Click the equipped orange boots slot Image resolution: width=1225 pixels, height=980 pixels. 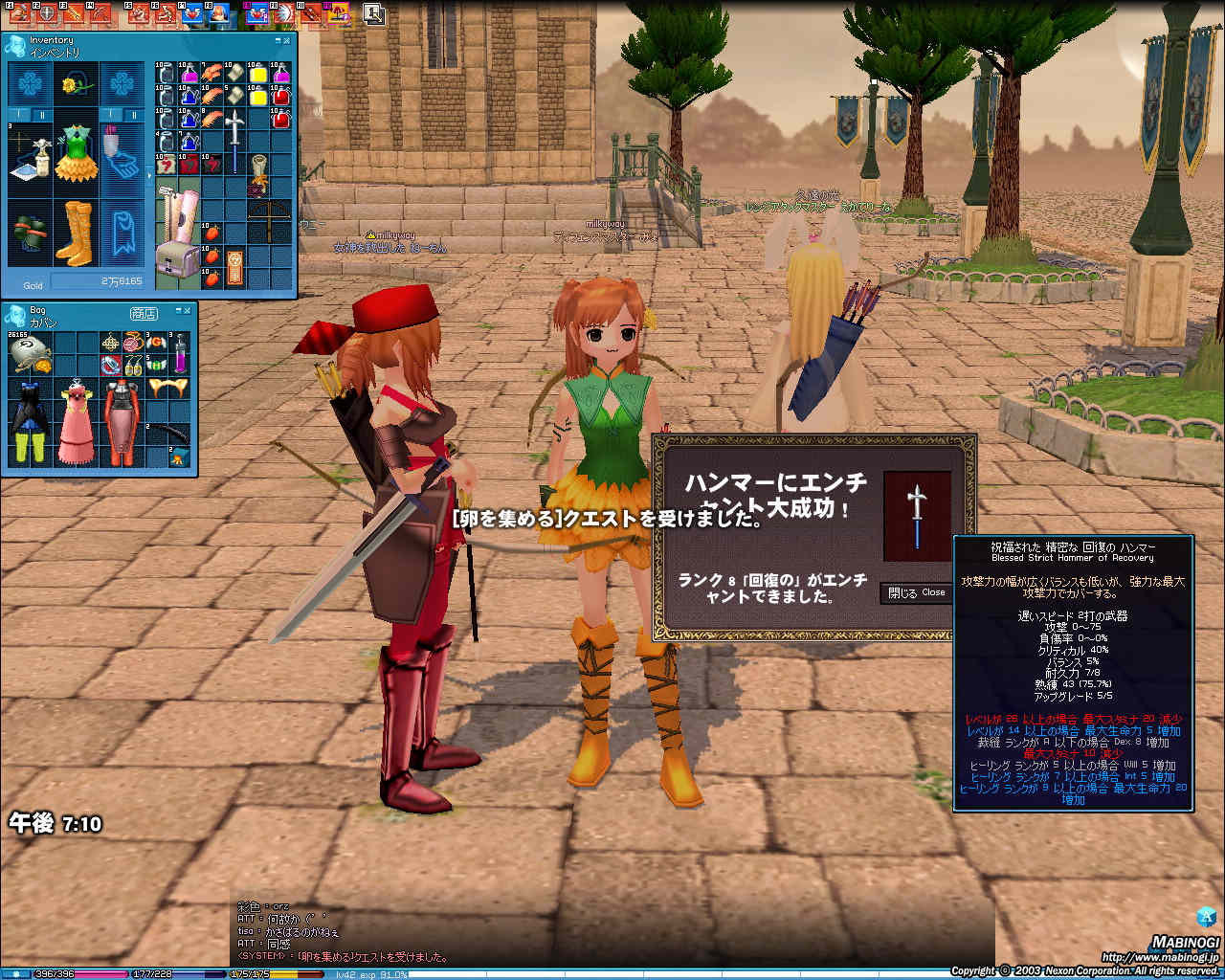[74, 232]
